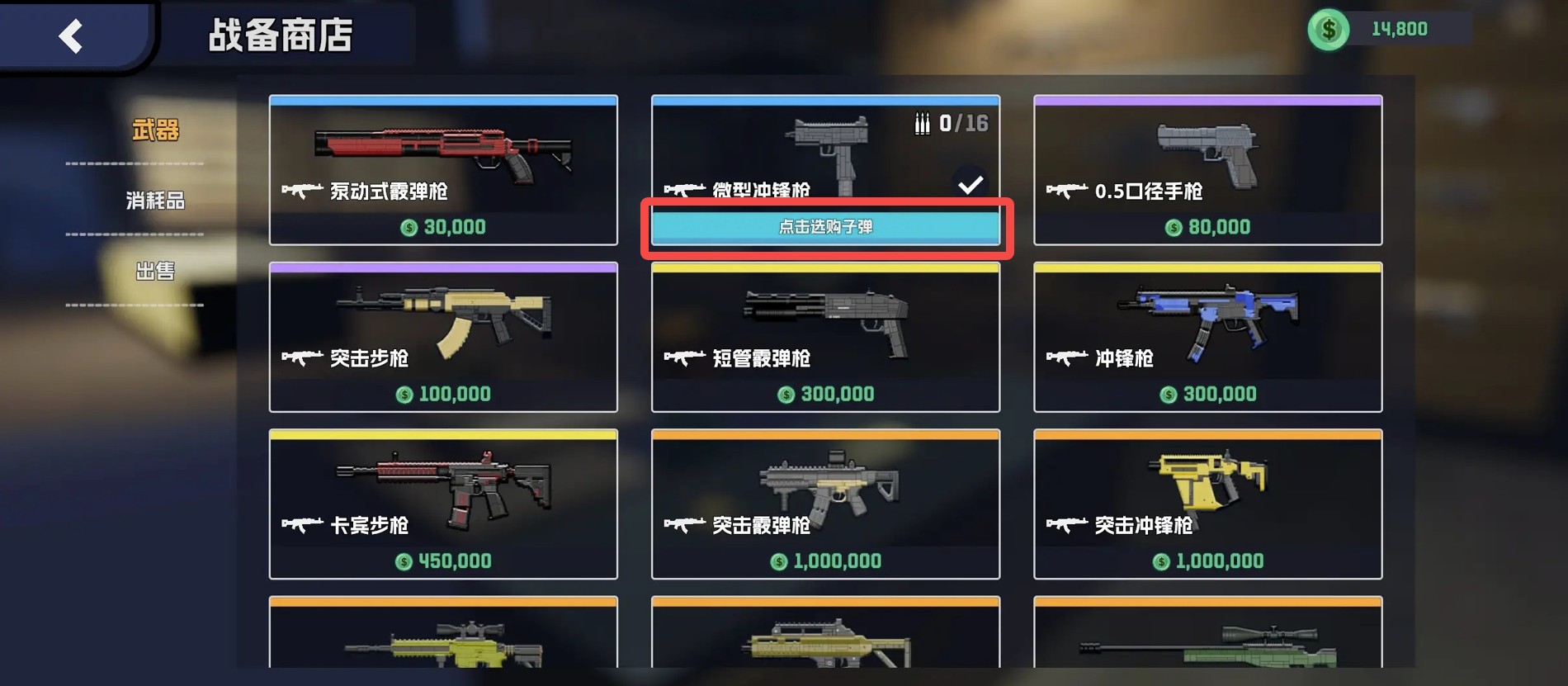1568x686 pixels.
Task: Select the 泵动式霰弹枪 shotgun for 30,000
Action: pyautogui.click(x=443, y=170)
